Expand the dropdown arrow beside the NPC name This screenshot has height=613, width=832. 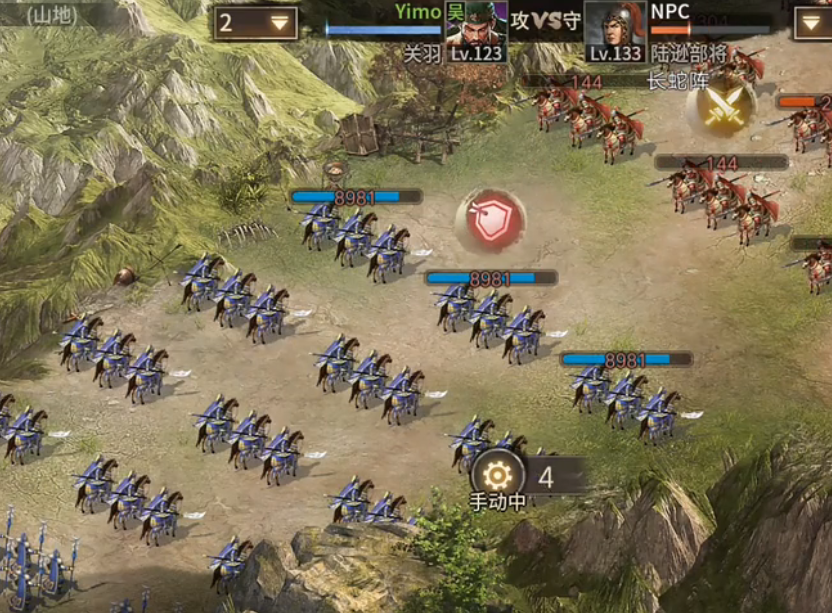[812, 23]
